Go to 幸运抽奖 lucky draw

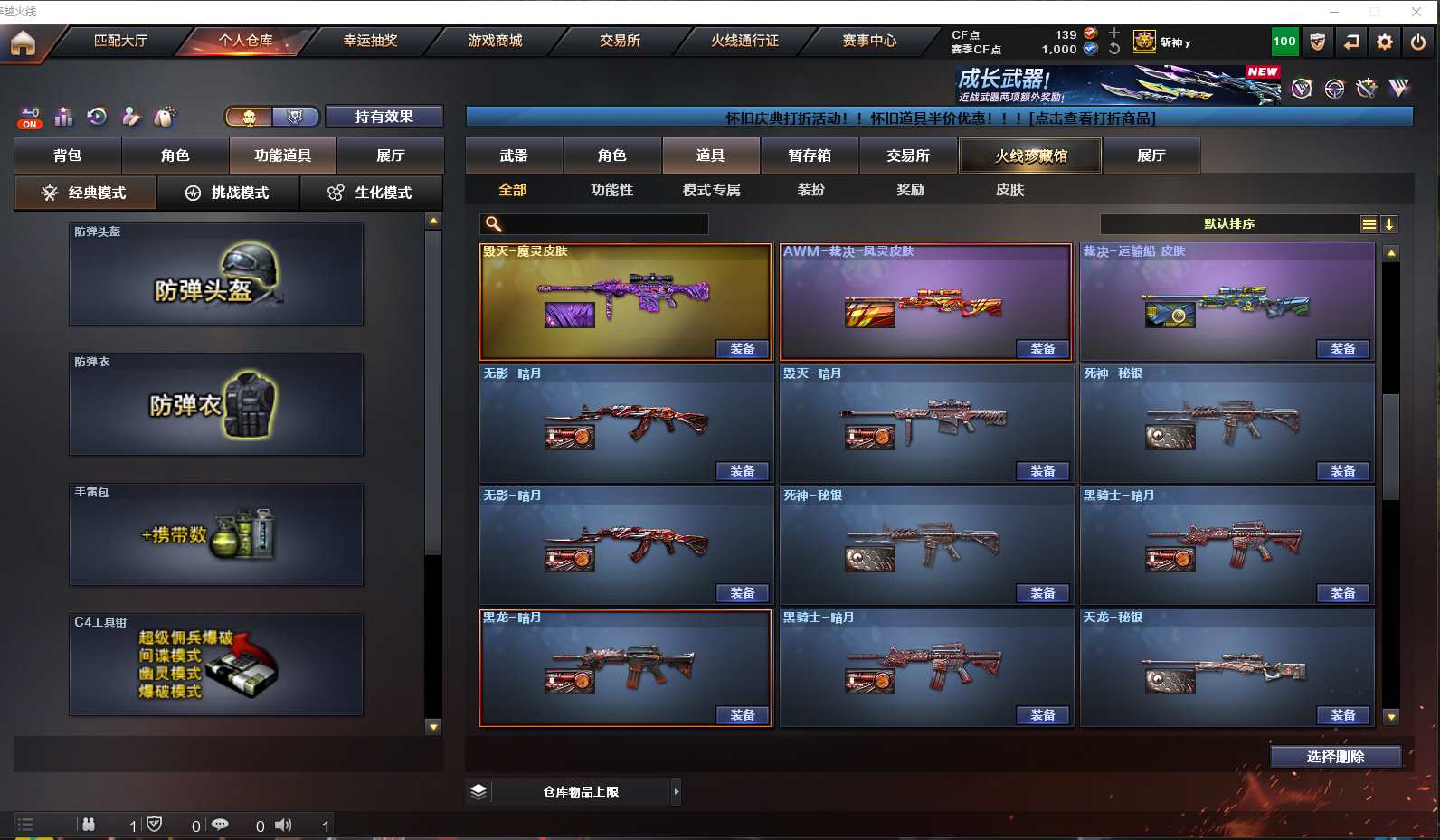coord(370,41)
